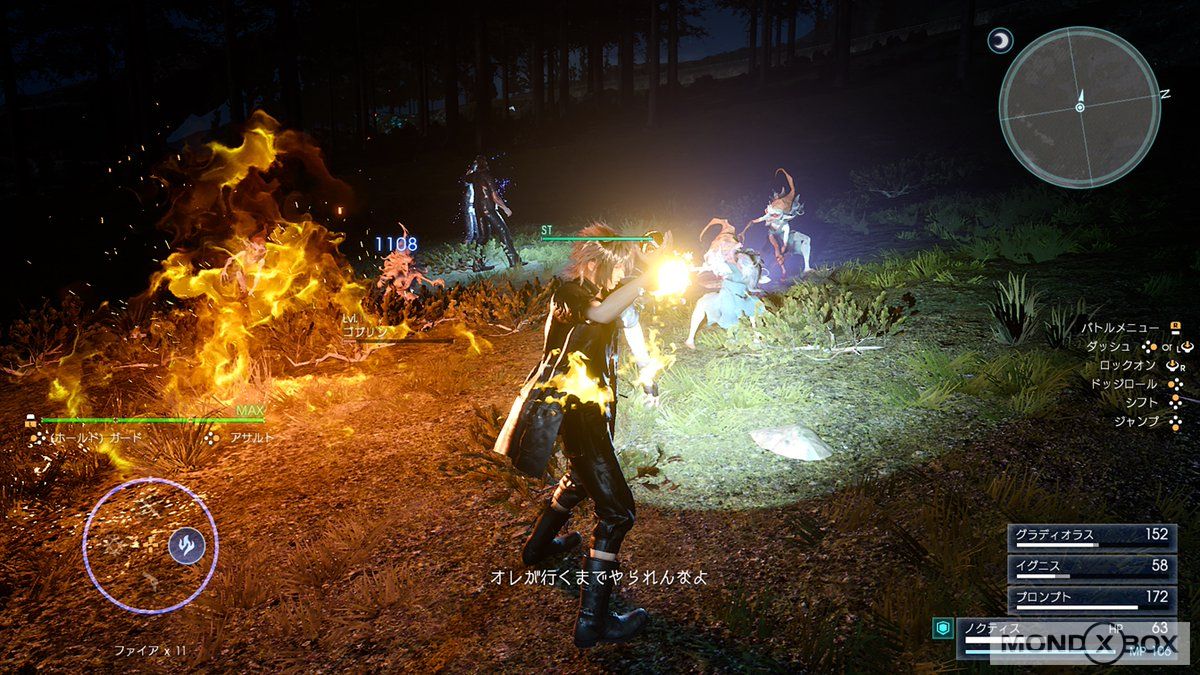Click the shield icon beside Noctis's name
This screenshot has height=675, width=1200.
pyautogui.click(x=941, y=628)
